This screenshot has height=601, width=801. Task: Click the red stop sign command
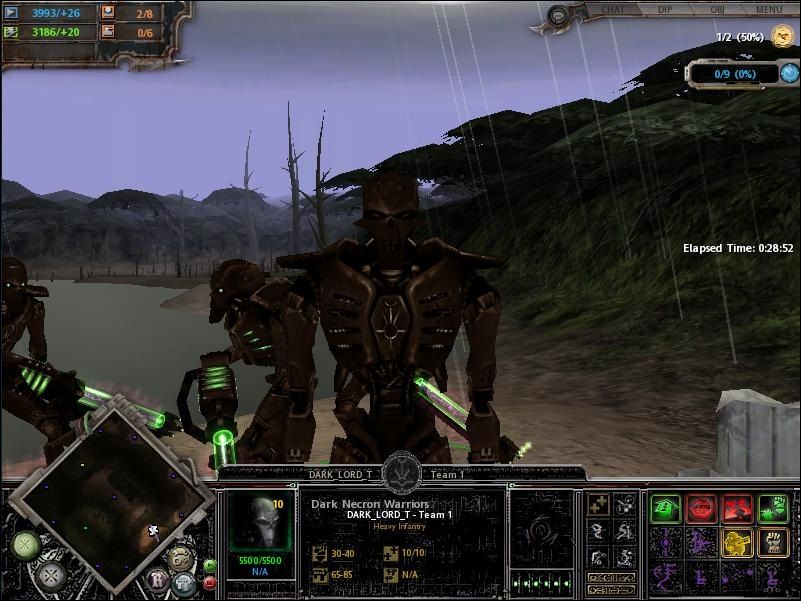tap(700, 508)
